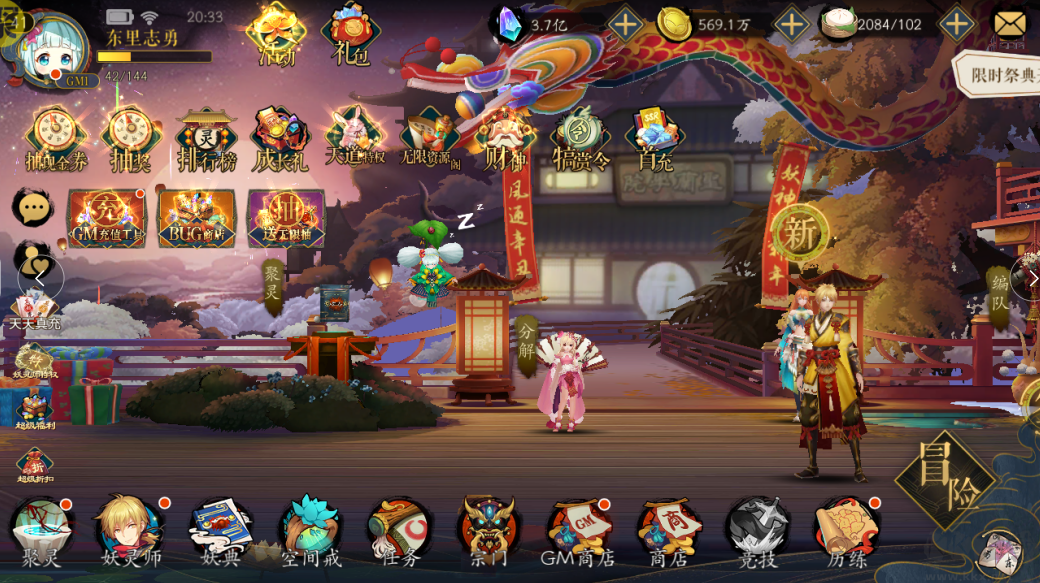The image size is (1040, 583).
Task: Open the 悬赏令 bounty icon
Action: click(580, 140)
